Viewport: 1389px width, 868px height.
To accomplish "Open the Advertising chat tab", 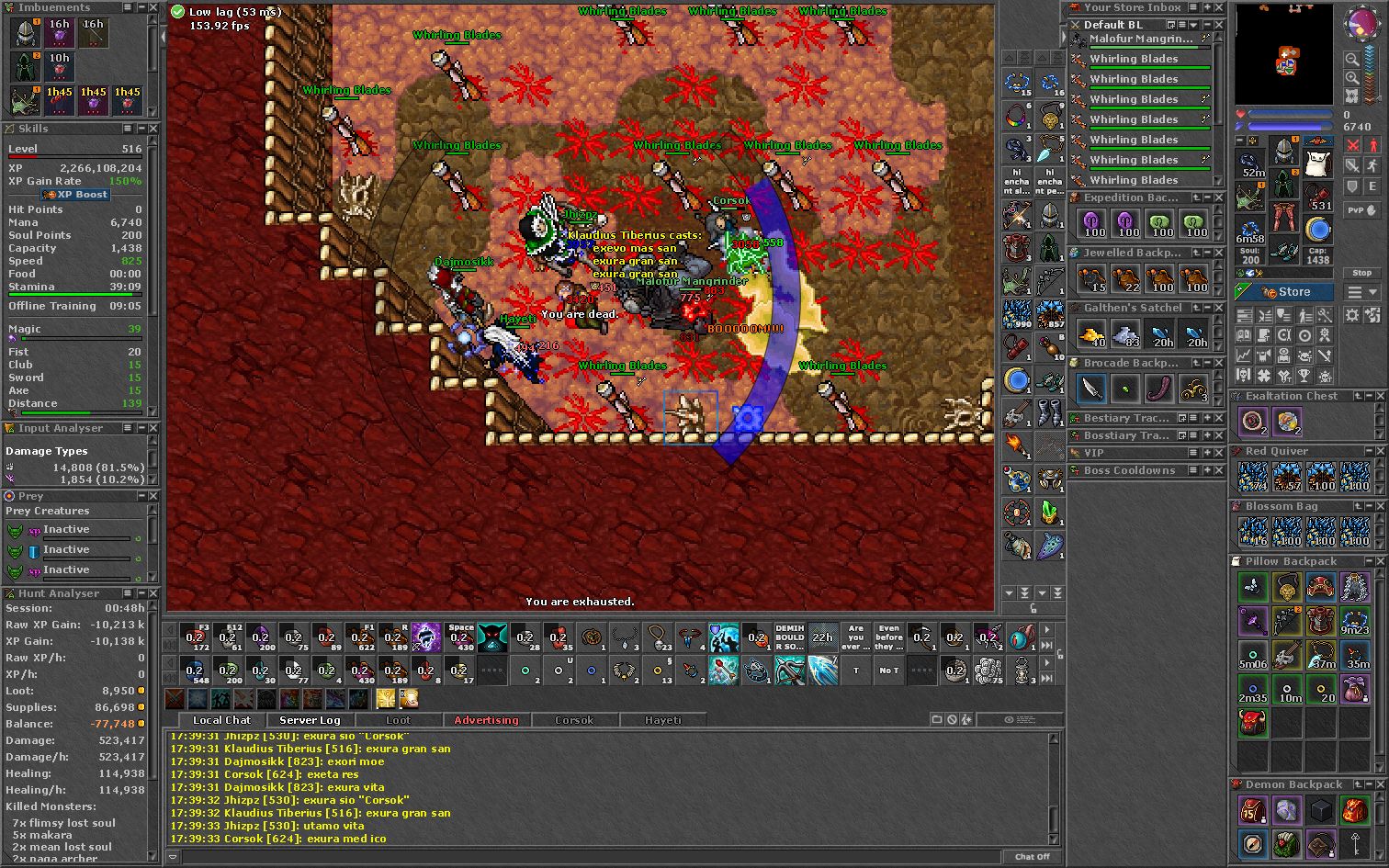I will pyautogui.click(x=486, y=720).
